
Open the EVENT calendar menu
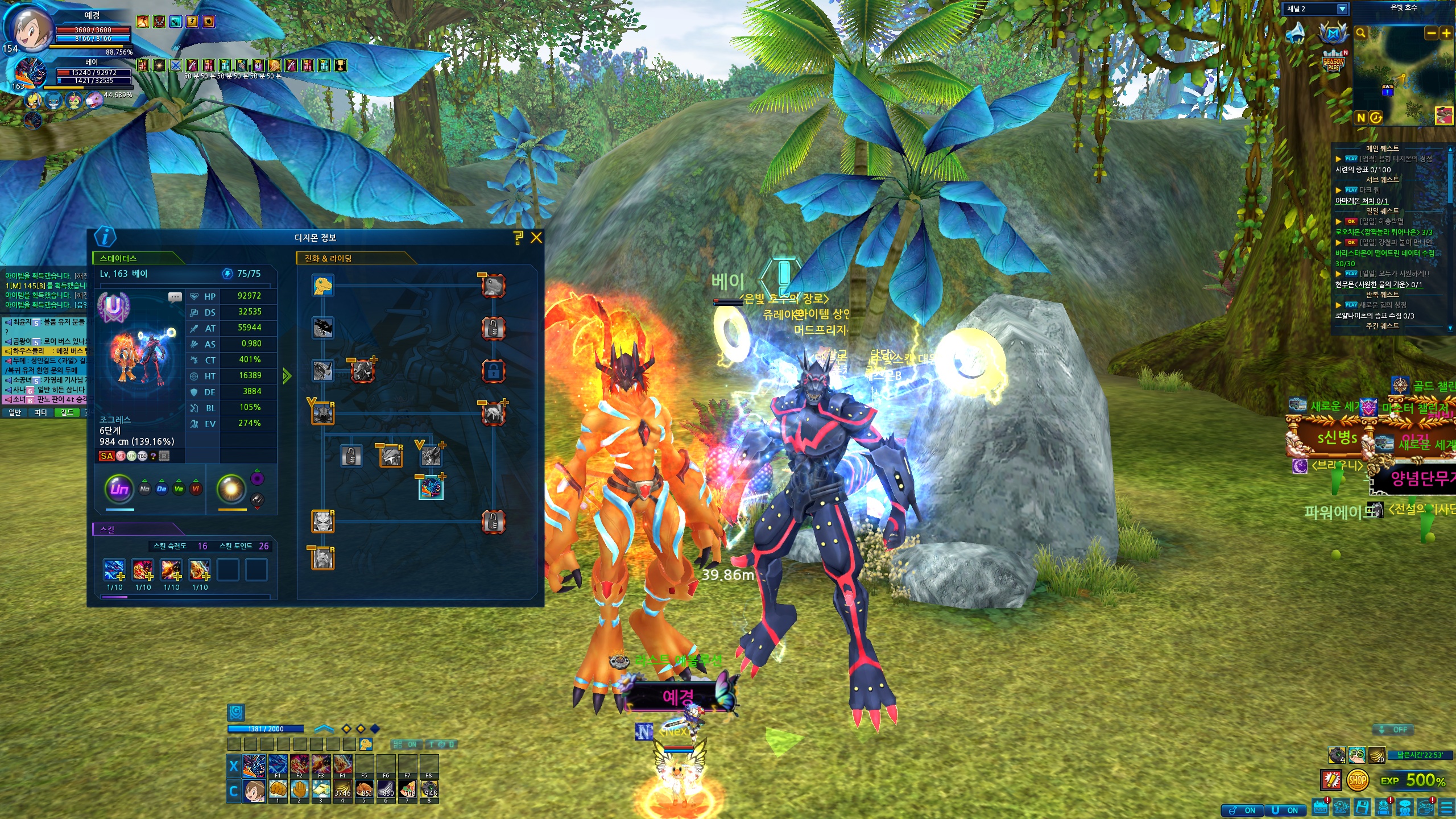[x=1320, y=807]
